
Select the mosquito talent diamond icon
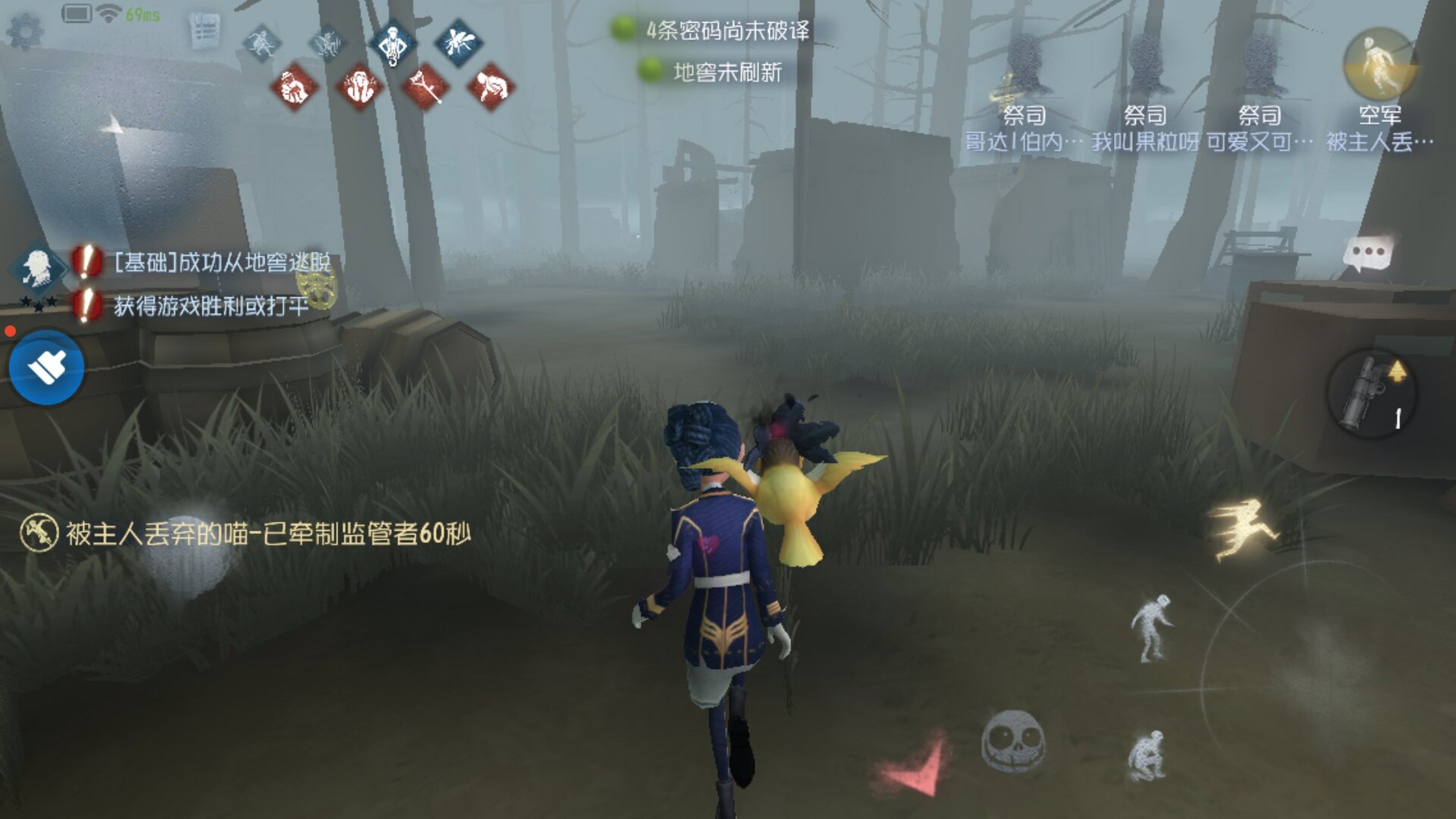[x=459, y=42]
